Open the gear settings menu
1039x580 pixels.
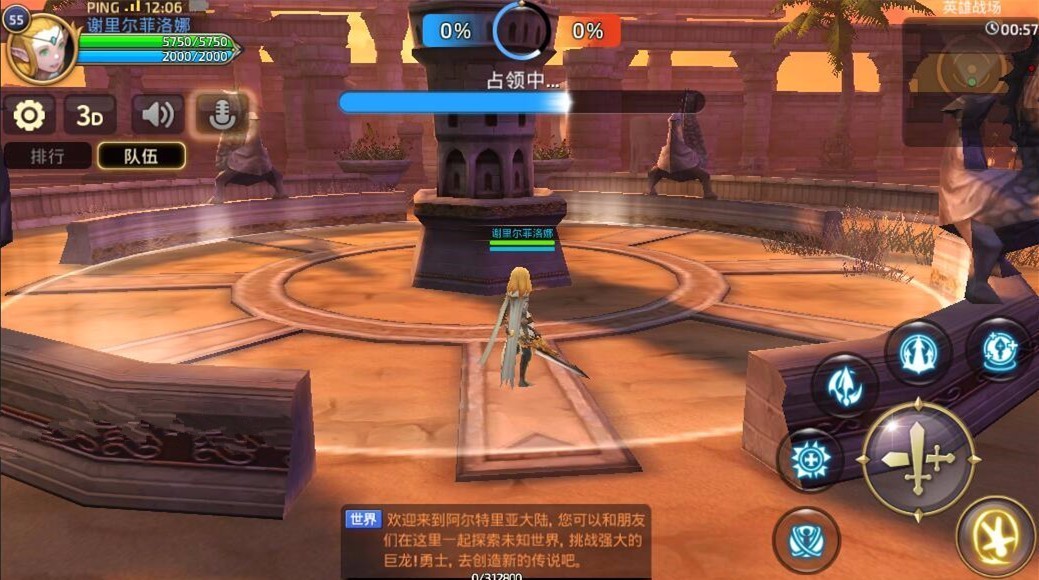click(29, 115)
